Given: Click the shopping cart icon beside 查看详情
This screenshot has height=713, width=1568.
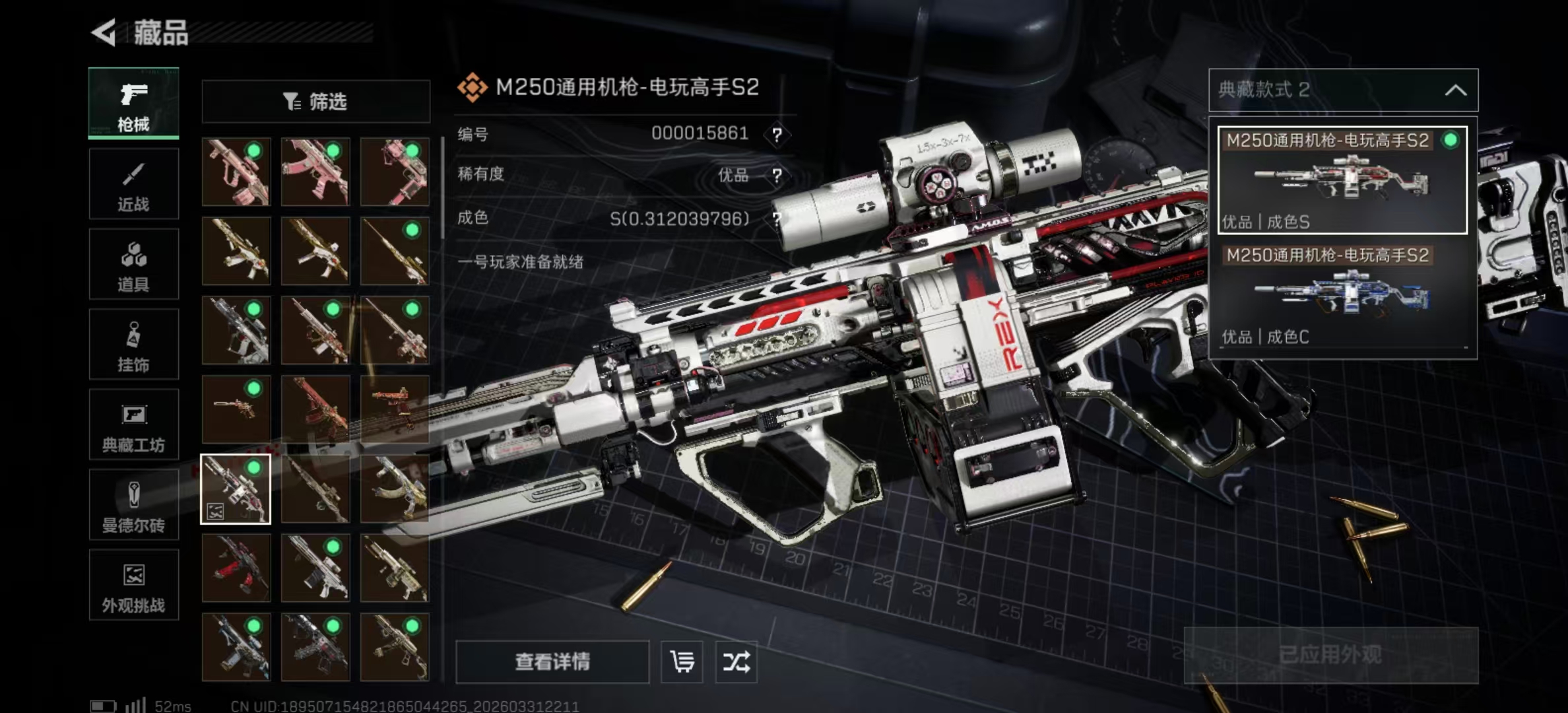Looking at the screenshot, I should click(x=683, y=662).
